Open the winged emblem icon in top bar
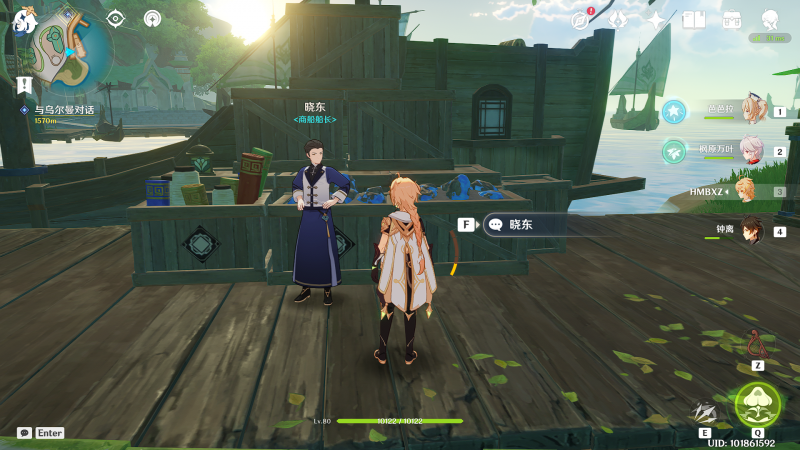Image resolution: width=800 pixels, height=450 pixels. point(618,19)
